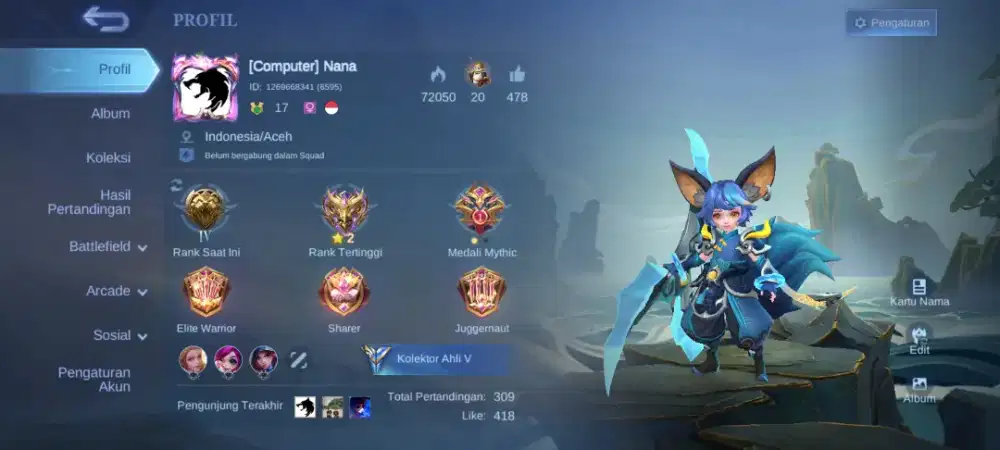This screenshot has width=1000, height=450.
Task: Expand the Battlefield menu section
Action: [x=108, y=246]
